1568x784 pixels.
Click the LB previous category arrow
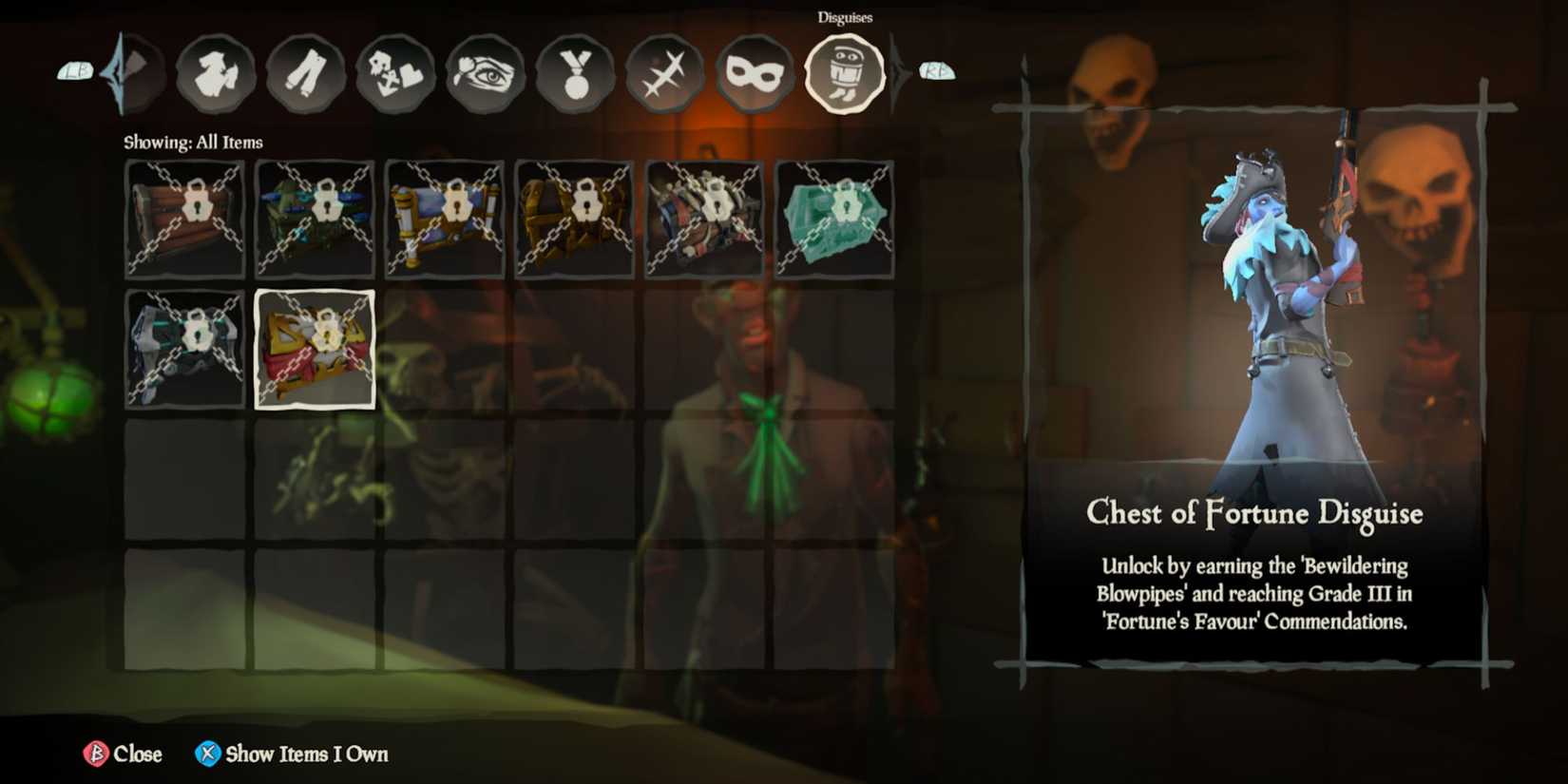[76, 69]
